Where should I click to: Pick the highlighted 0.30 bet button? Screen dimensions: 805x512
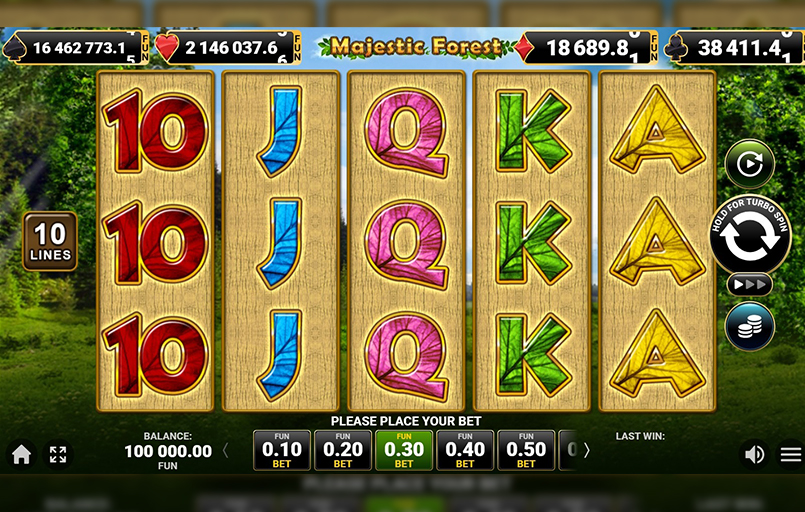point(403,450)
